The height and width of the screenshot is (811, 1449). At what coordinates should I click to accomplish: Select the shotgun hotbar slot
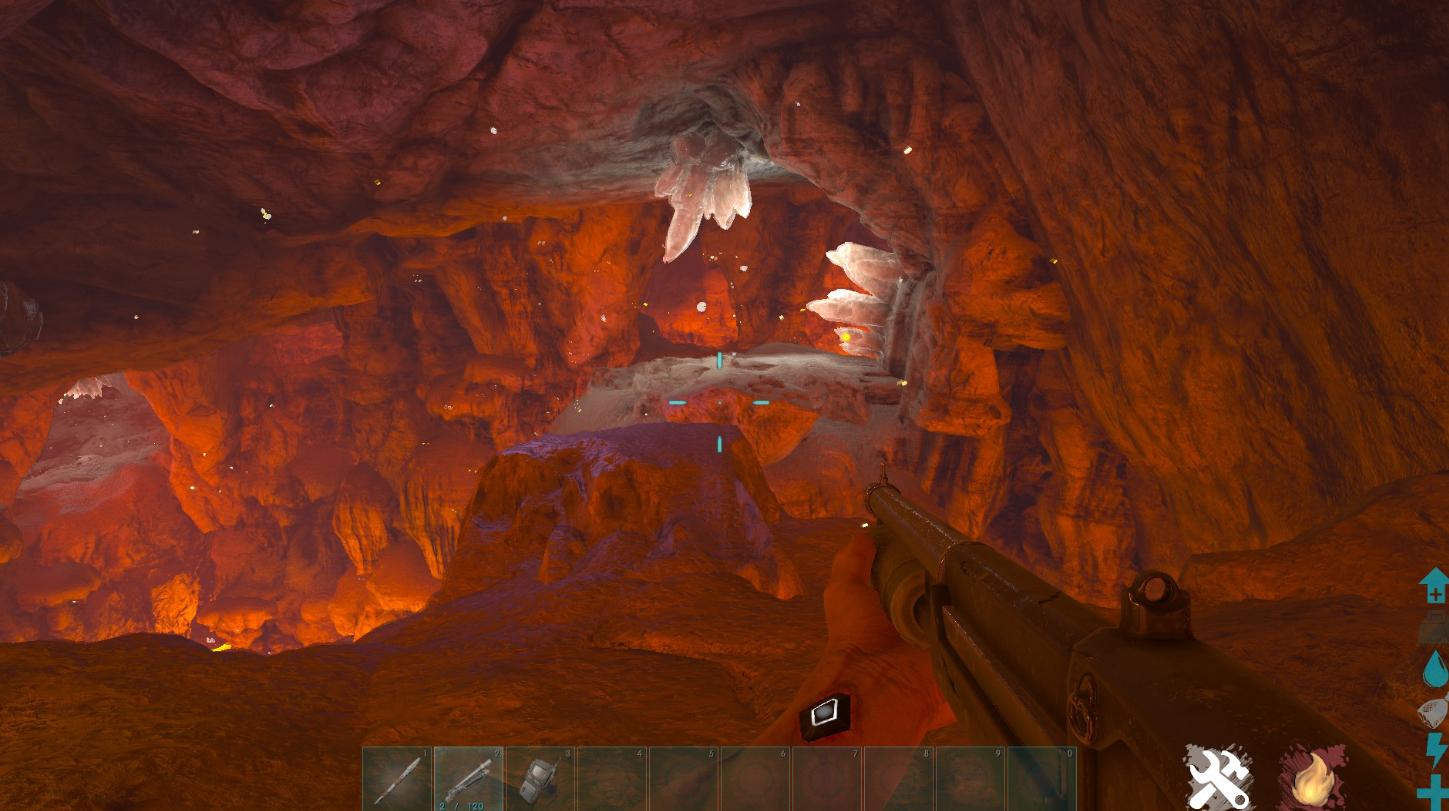(469, 778)
